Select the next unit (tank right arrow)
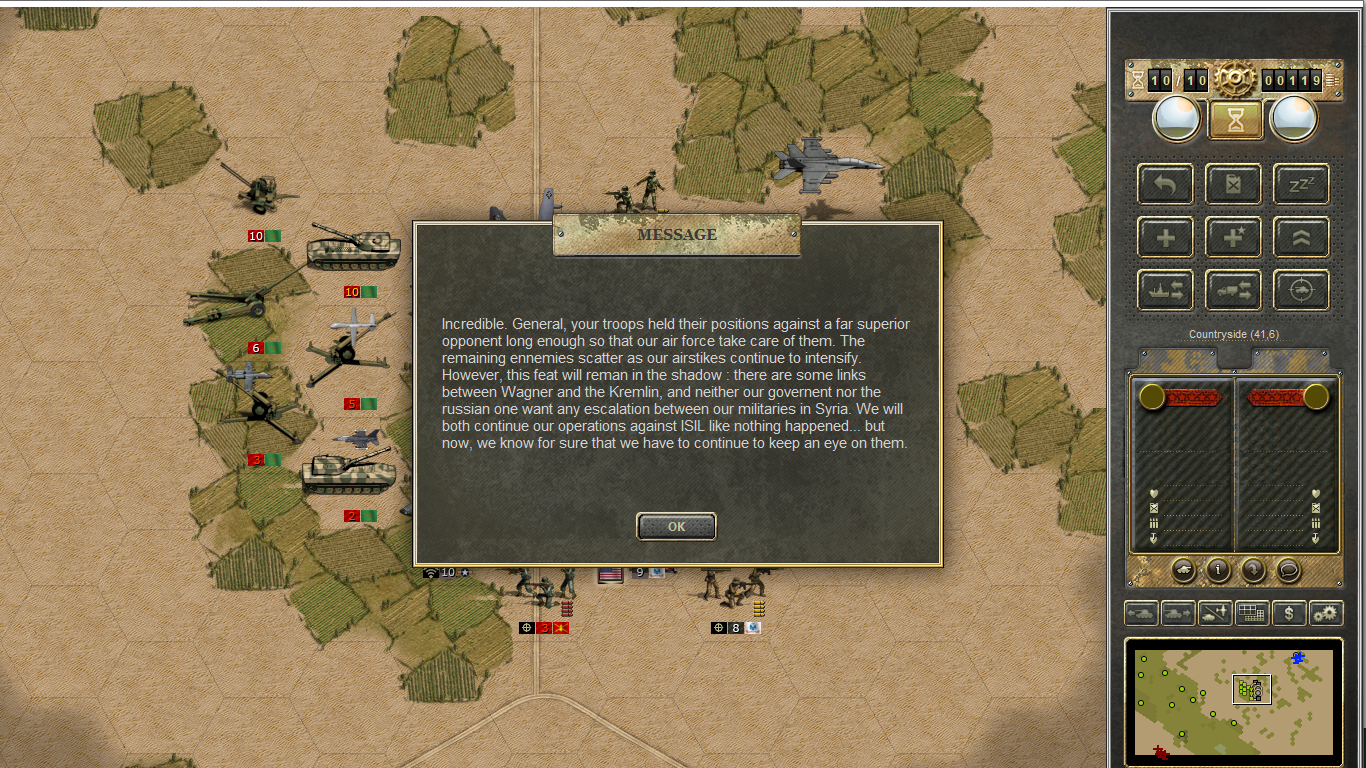This screenshot has height=768, width=1366. [x=1178, y=613]
